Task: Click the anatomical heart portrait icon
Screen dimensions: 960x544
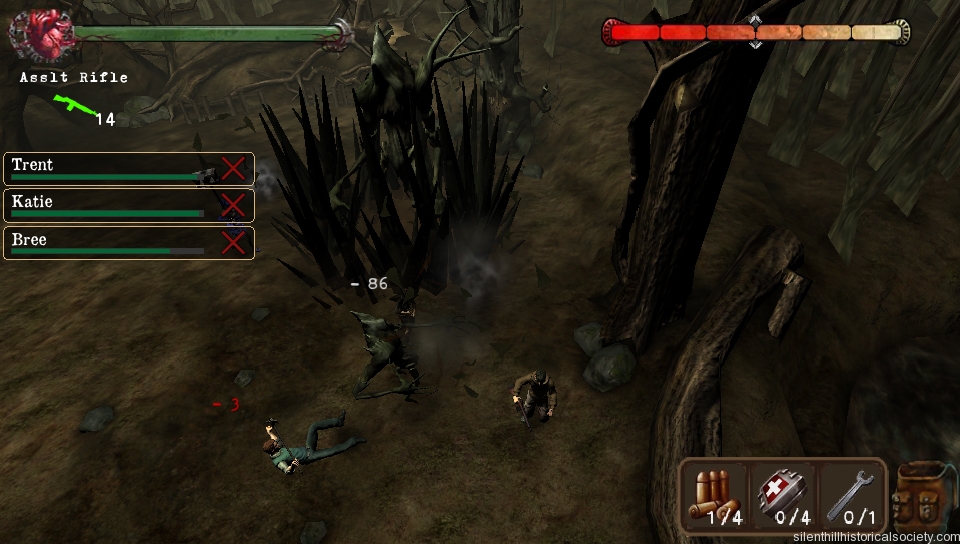Action: pyautogui.click(x=40, y=37)
